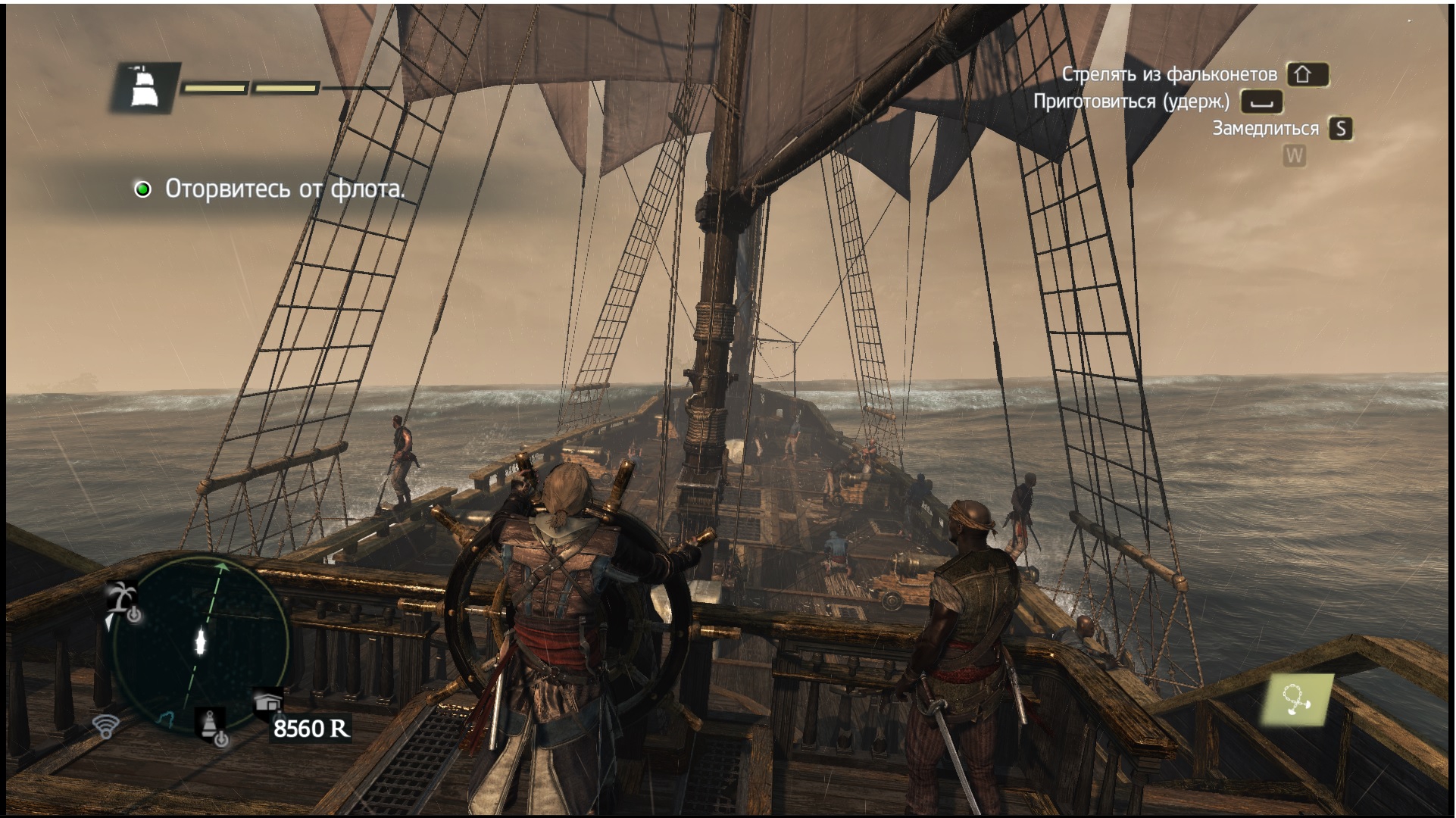The image size is (1456, 818).
Task: Click the white ship marker on the minimap
Action: pos(201,641)
